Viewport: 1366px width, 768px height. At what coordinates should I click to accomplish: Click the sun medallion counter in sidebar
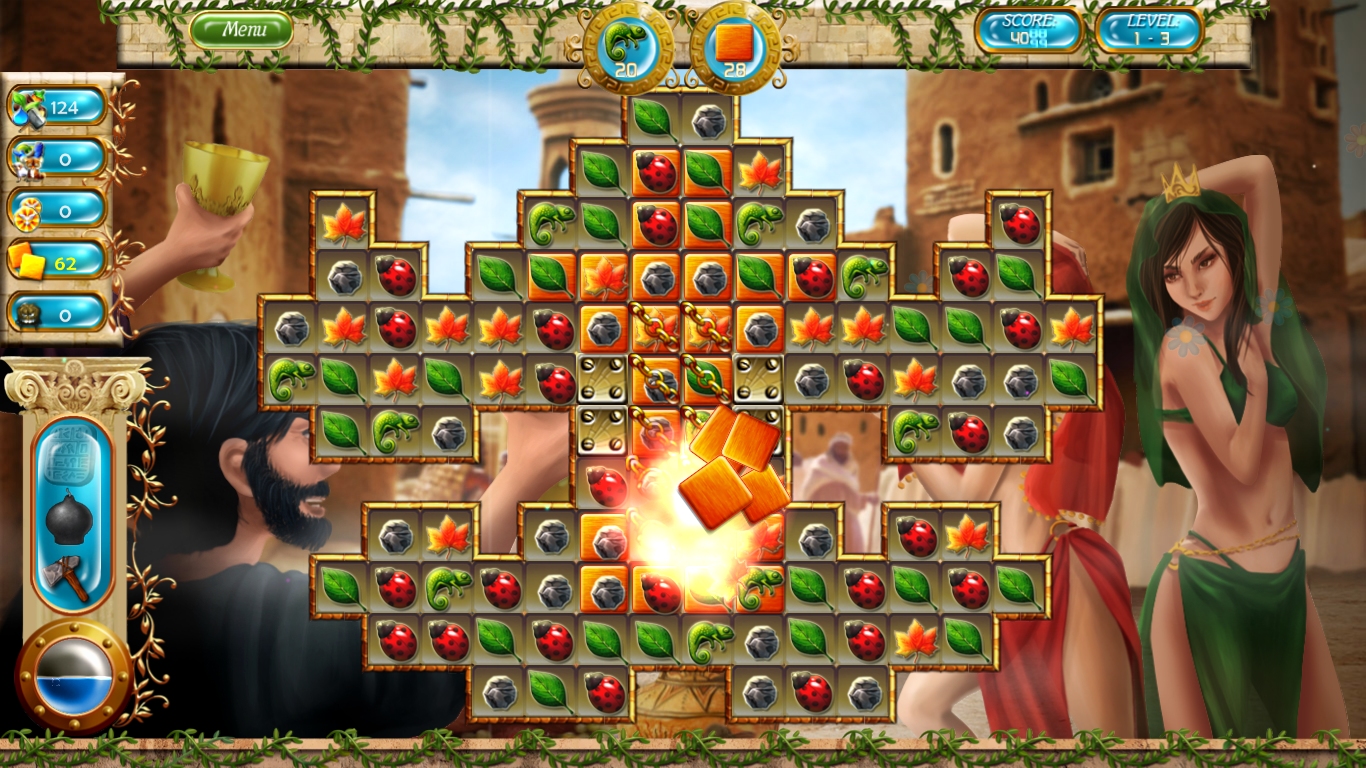55,211
